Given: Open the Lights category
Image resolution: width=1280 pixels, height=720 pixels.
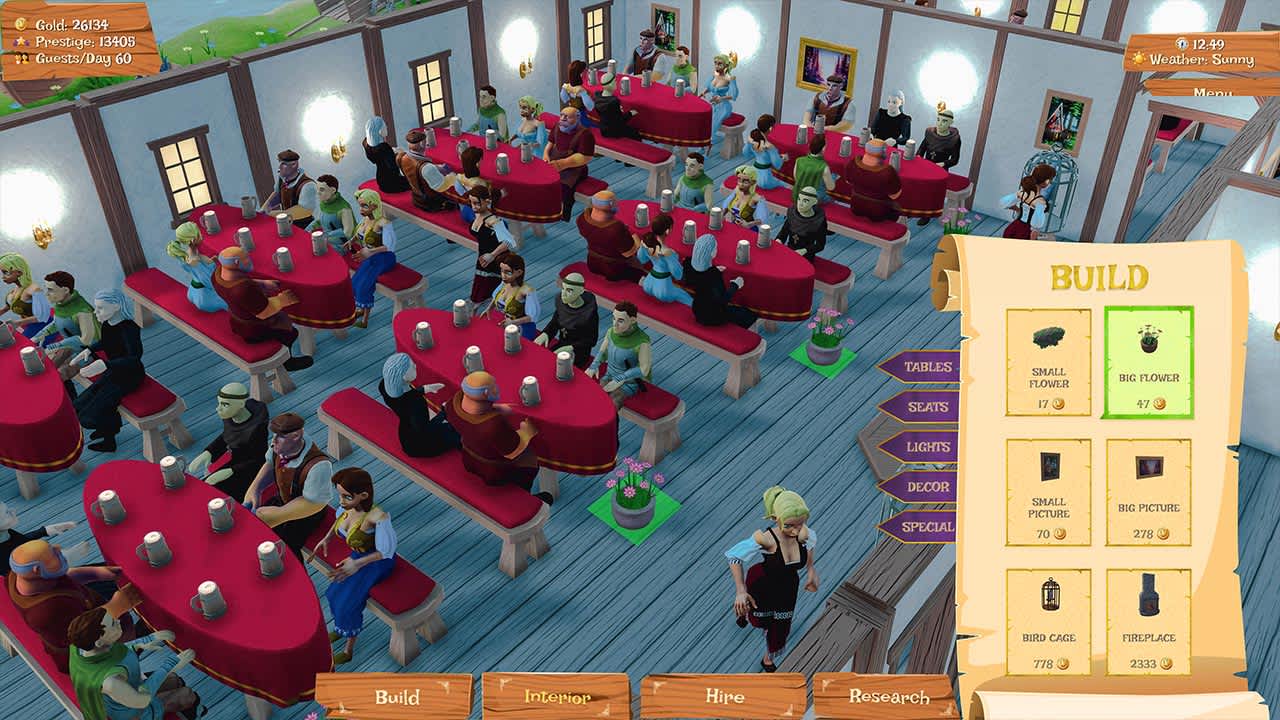Looking at the screenshot, I should click(928, 444).
